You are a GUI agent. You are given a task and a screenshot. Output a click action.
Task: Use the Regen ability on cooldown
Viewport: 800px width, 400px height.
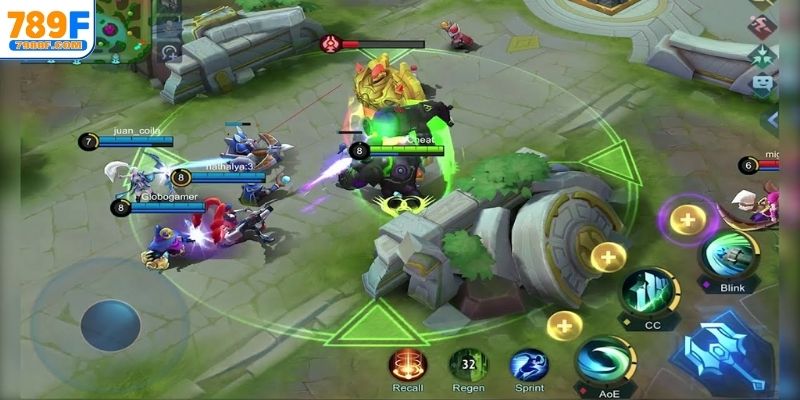(467, 364)
